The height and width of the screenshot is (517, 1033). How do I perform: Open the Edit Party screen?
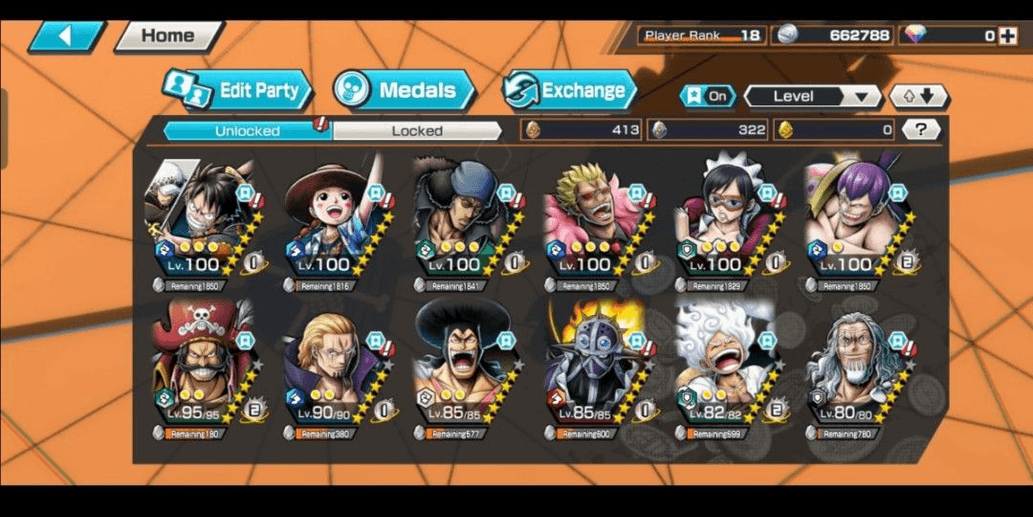(x=238, y=90)
